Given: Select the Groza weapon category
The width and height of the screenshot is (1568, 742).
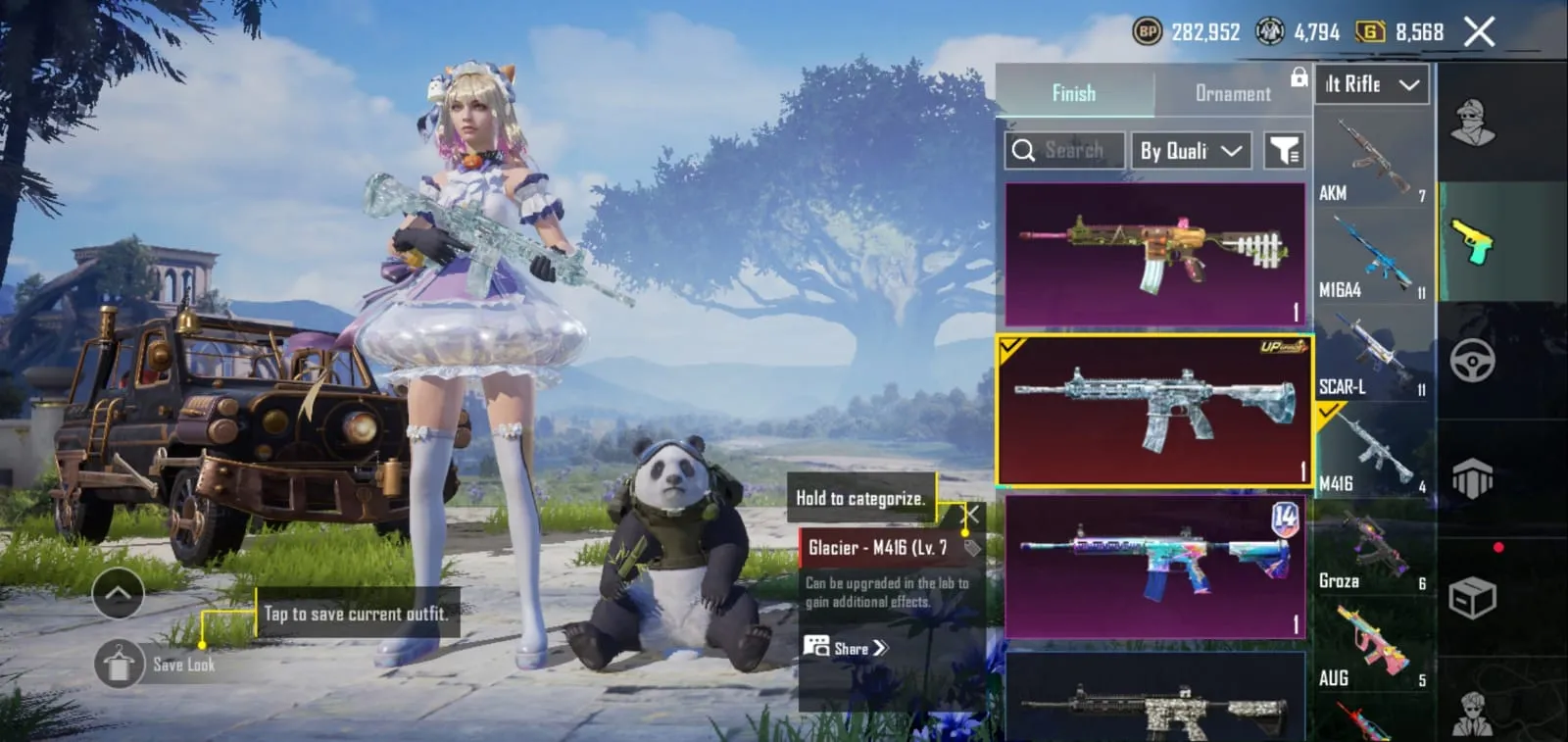Looking at the screenshot, I should (1370, 544).
